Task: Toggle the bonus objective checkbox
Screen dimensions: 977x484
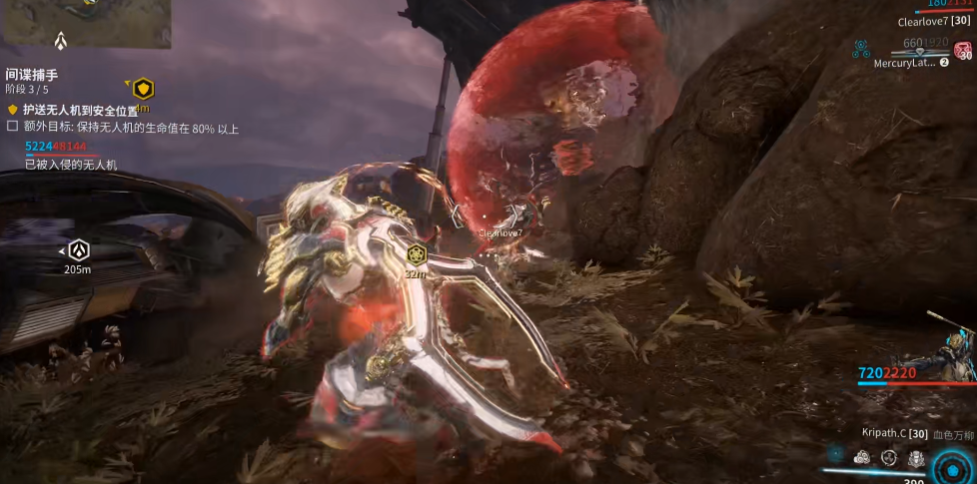Action: [12, 128]
